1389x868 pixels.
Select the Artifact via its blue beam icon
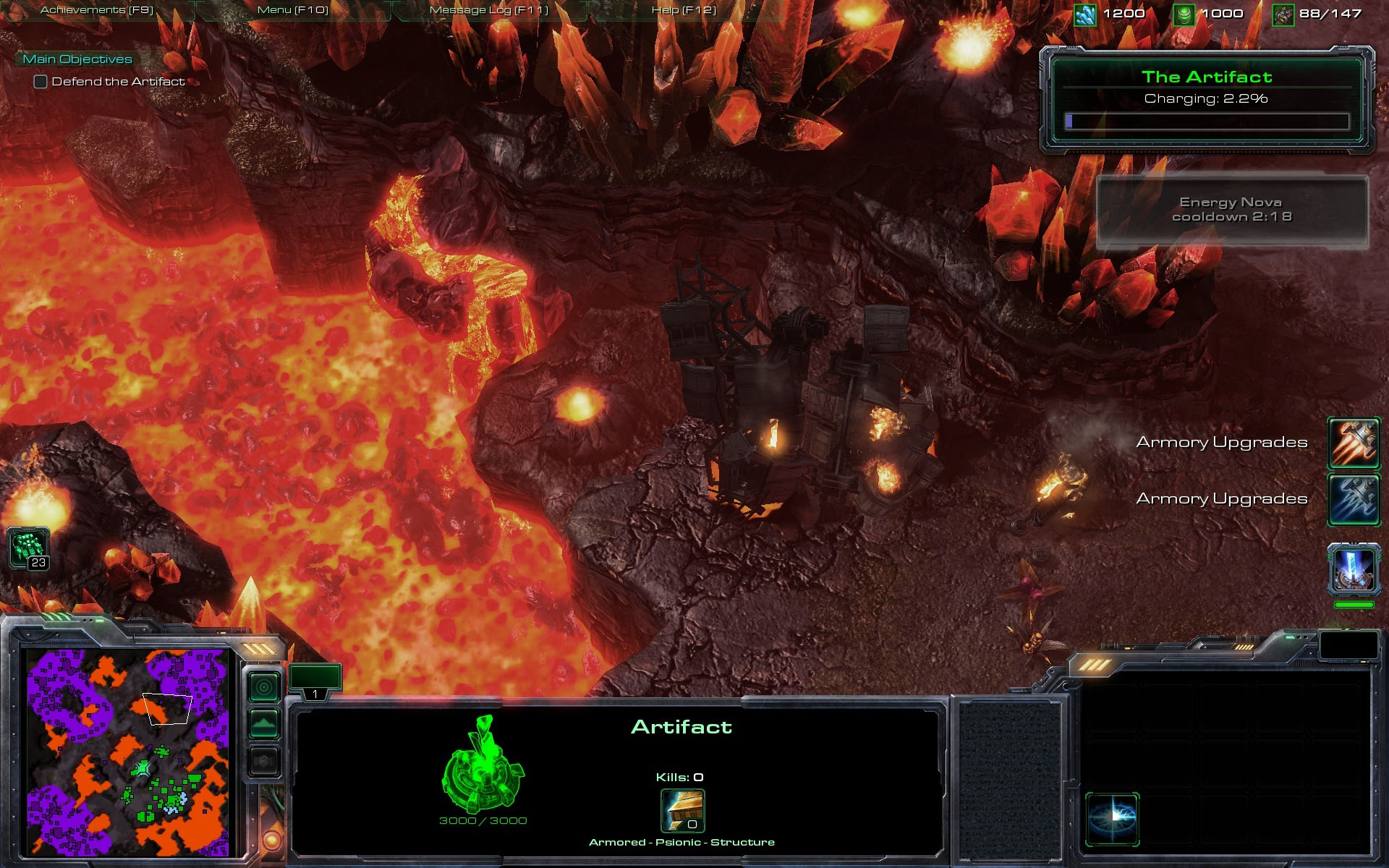pyautogui.click(x=1353, y=569)
